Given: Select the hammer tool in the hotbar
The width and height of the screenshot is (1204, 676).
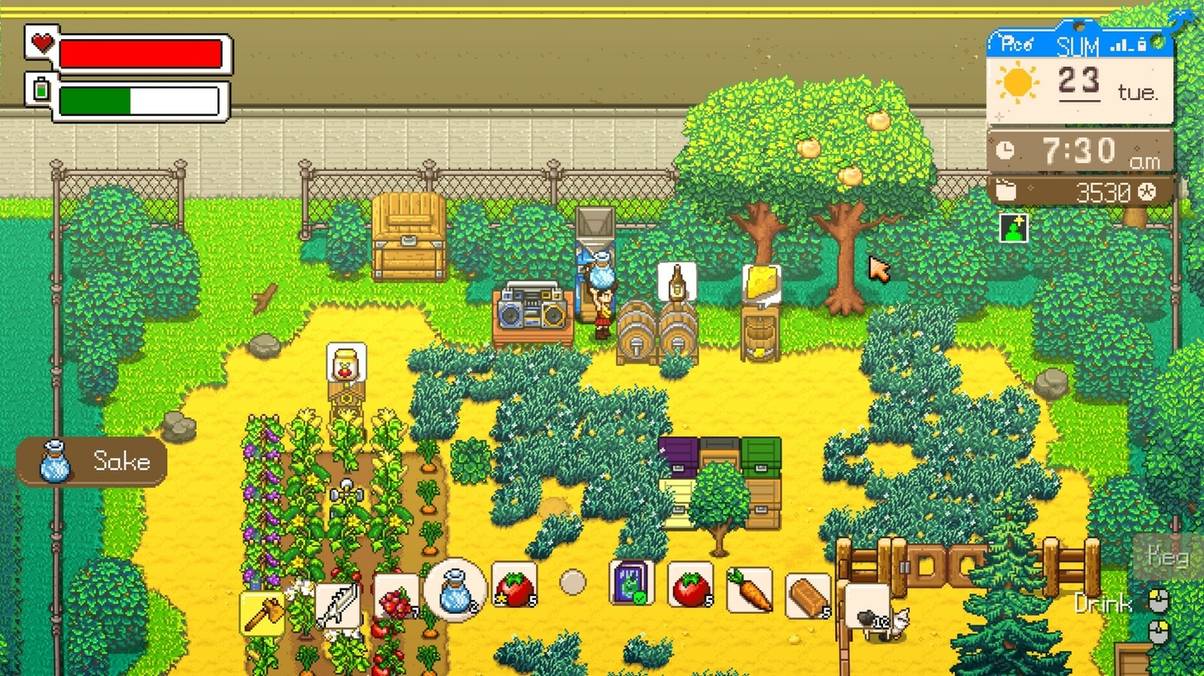Looking at the screenshot, I should tap(262, 612).
